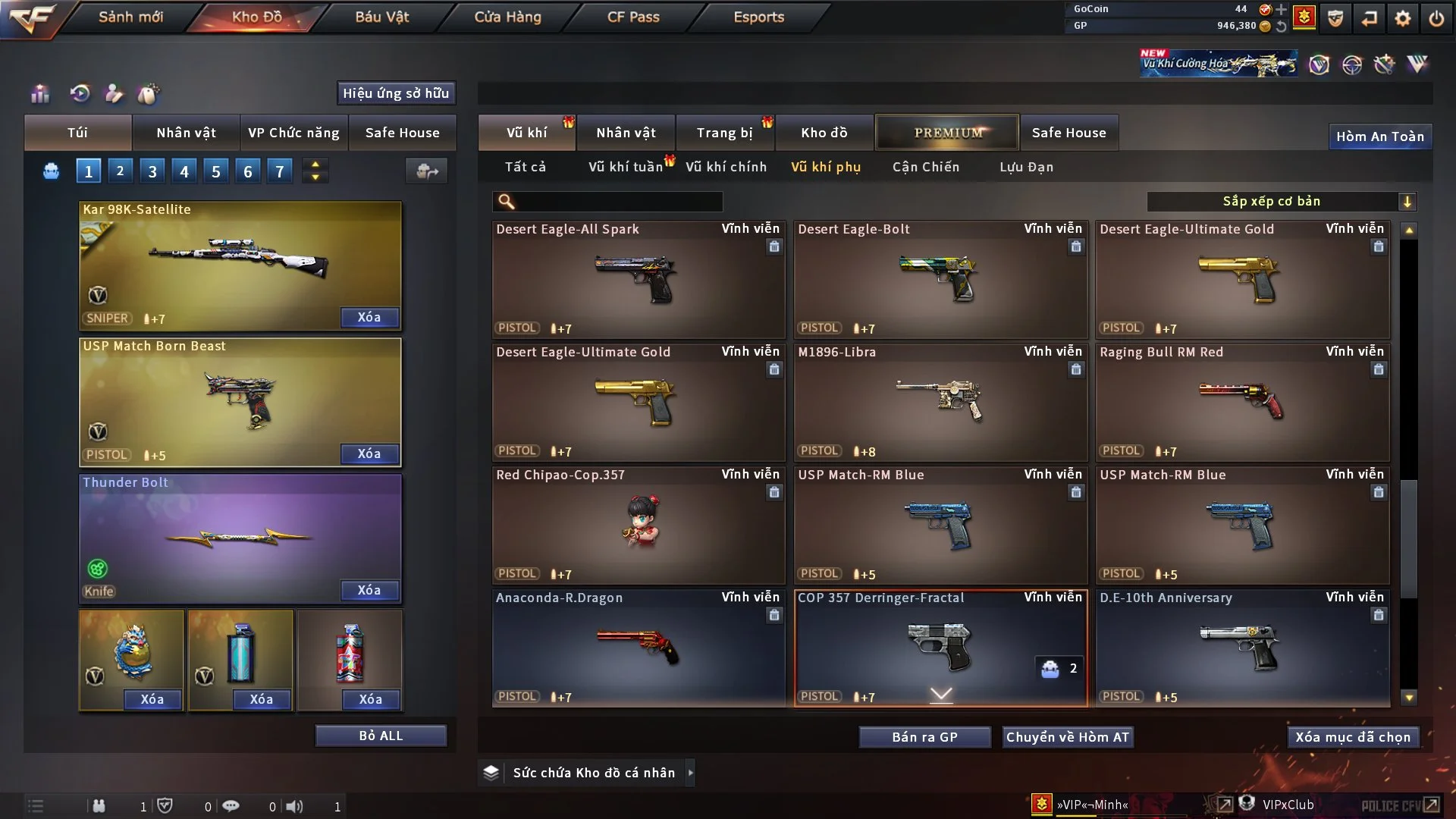1456x819 pixels.
Task: Pick the Anaconda-R.Dragon revolver card
Action: tap(638, 648)
